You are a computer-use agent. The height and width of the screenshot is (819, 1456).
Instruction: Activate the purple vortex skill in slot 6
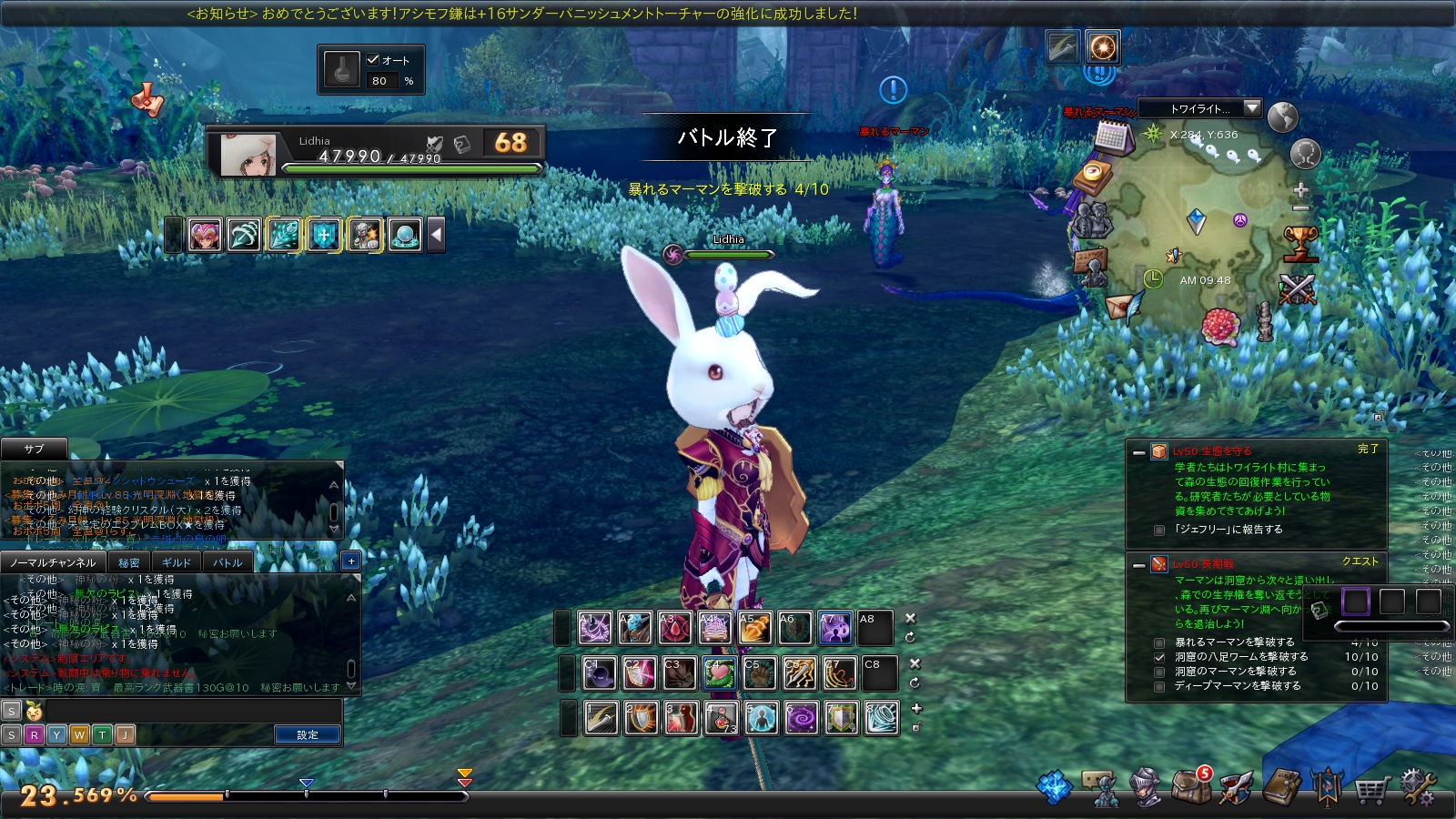pyautogui.click(x=802, y=718)
